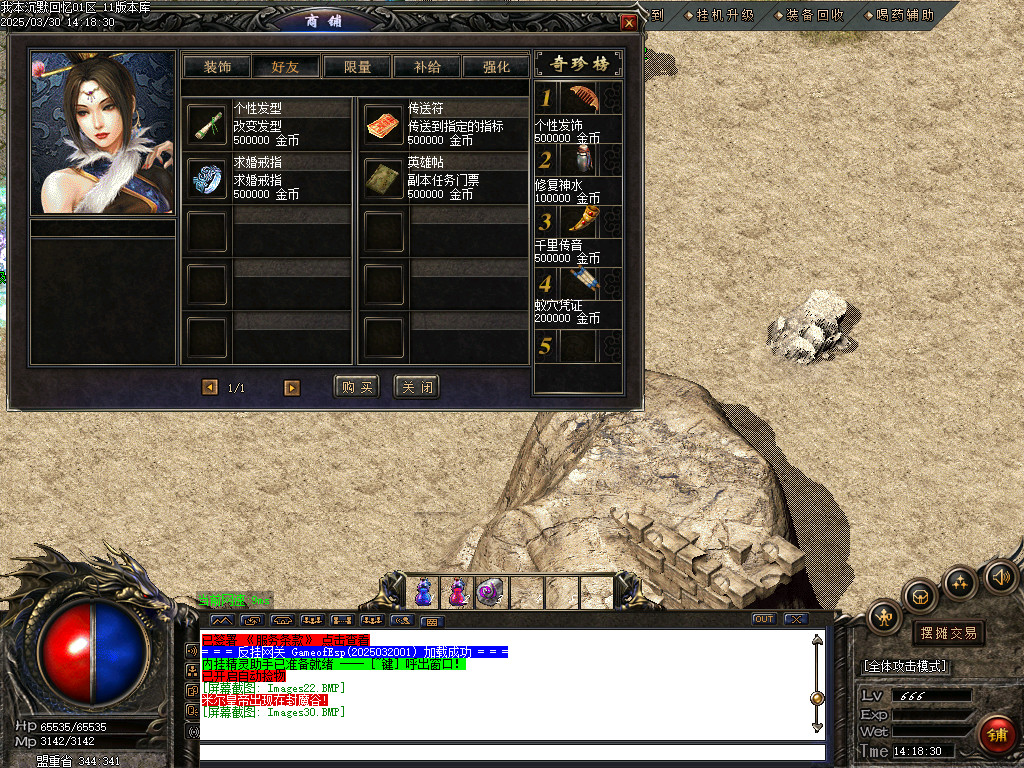The width and height of the screenshot is (1024, 768).
Task: Open the 挂机升级 top menu entry
Action: (x=719, y=15)
